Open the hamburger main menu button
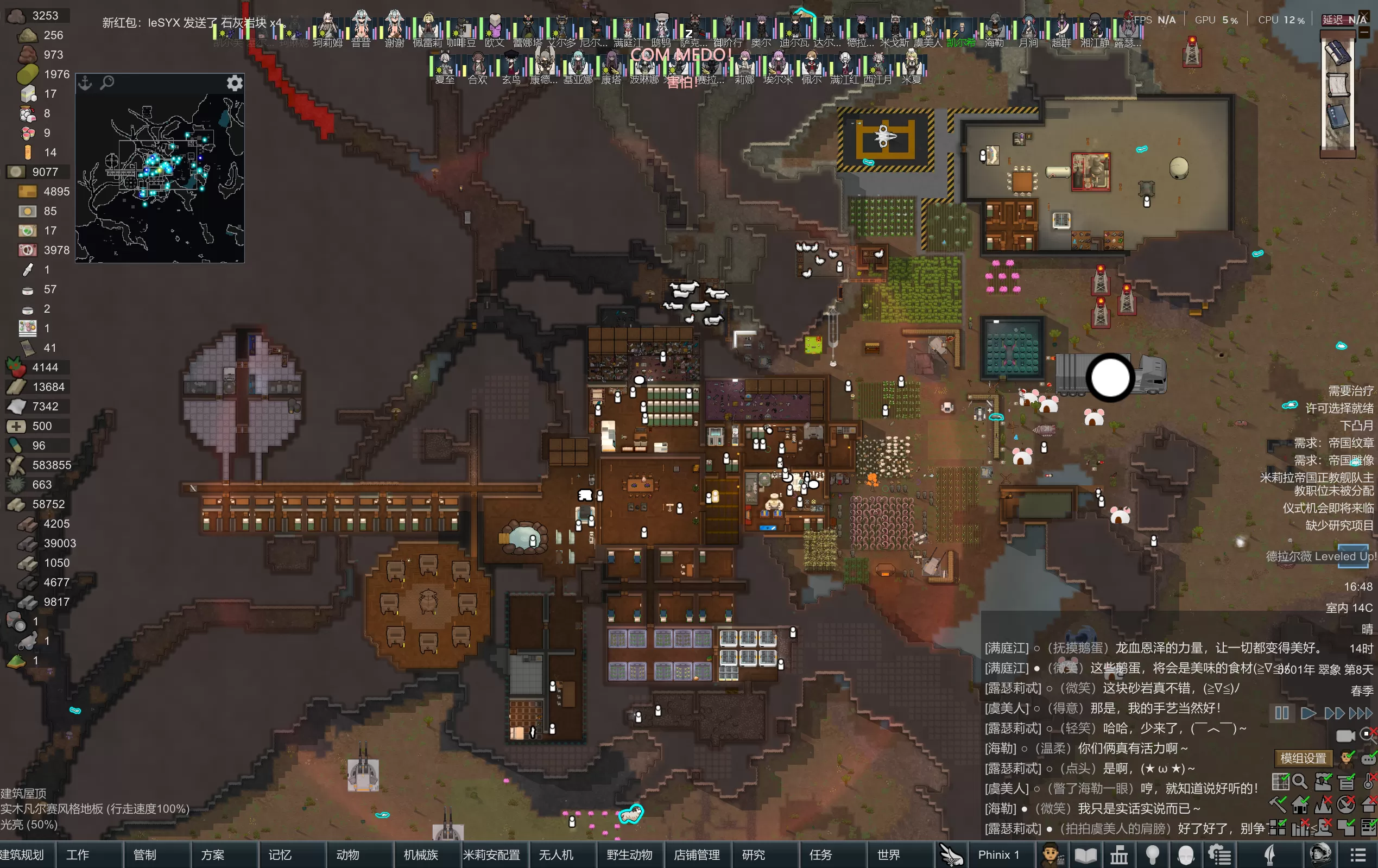Screen dimensions: 1378x868 pos(1358,855)
